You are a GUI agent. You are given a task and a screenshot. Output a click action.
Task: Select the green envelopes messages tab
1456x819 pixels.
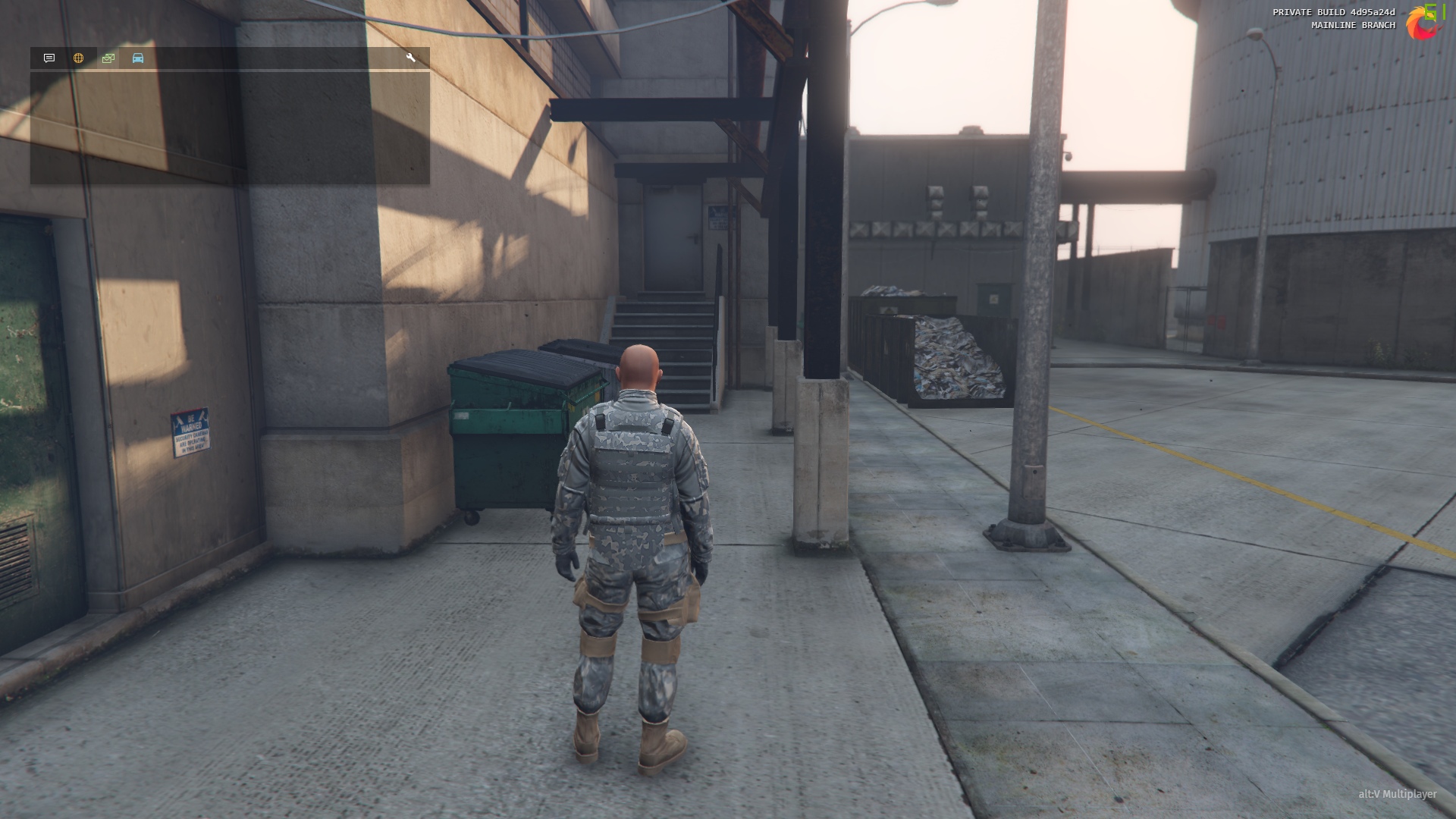108,58
